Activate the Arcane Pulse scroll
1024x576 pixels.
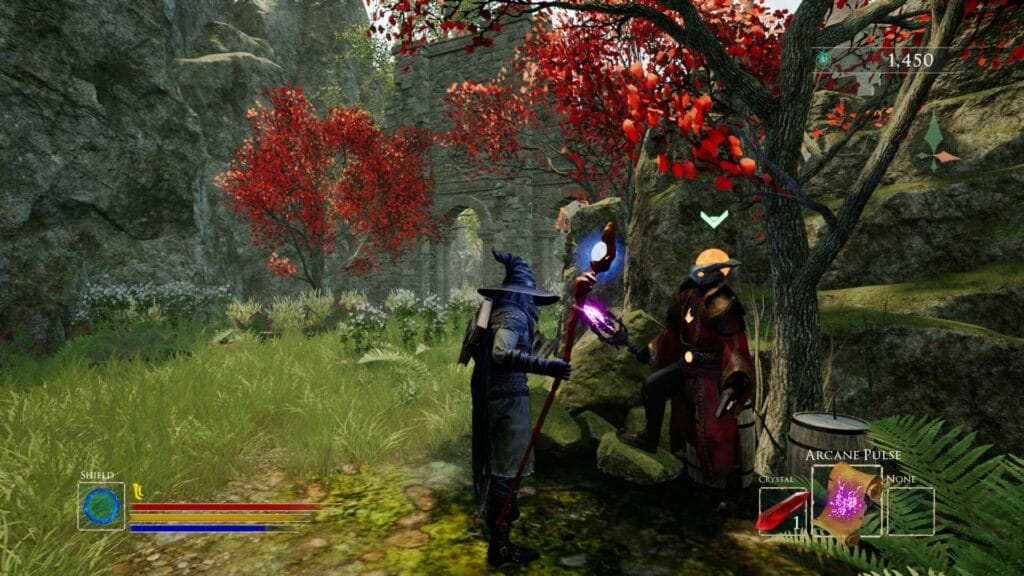846,499
